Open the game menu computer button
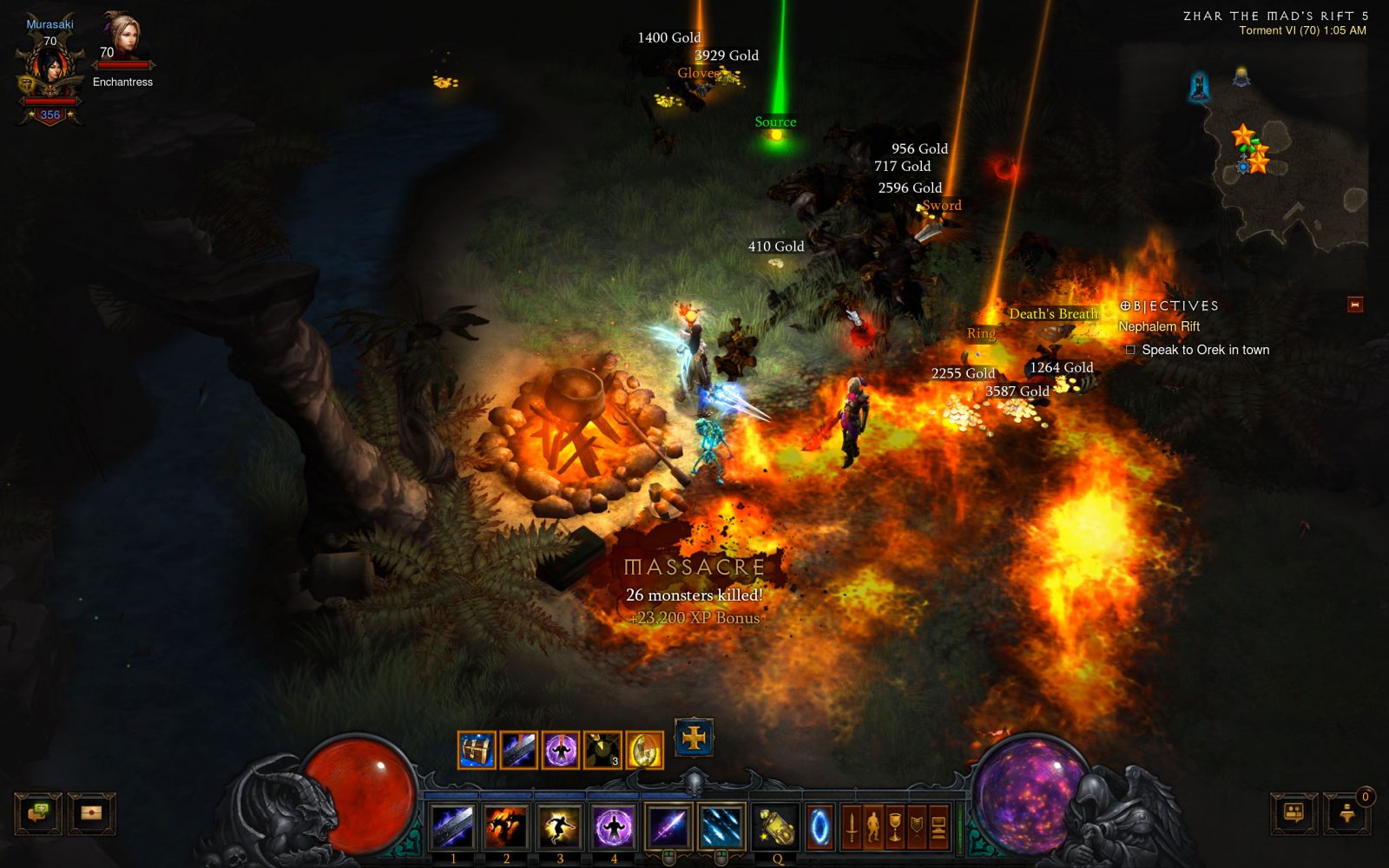 tap(938, 826)
